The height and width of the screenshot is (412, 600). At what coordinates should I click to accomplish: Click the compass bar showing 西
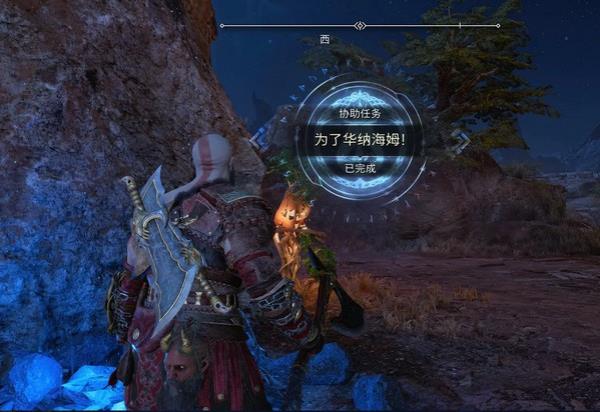(359, 26)
